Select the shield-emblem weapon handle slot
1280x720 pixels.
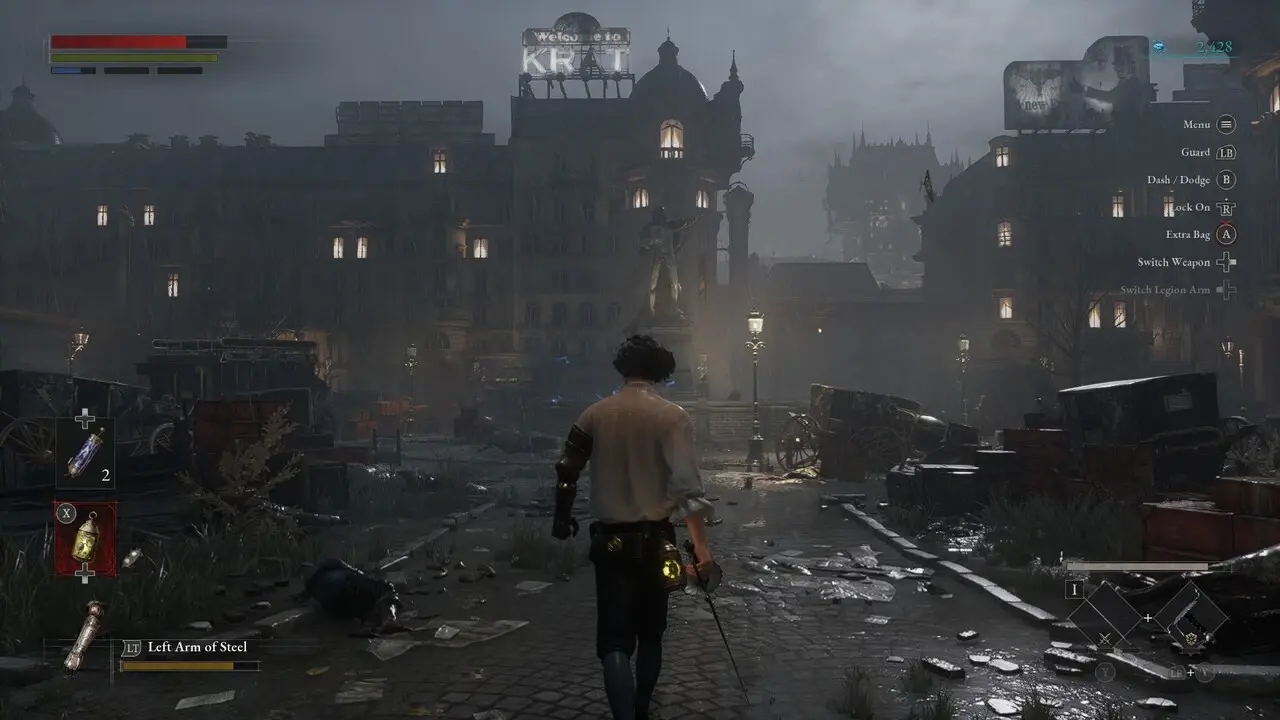pyautogui.click(x=1190, y=616)
